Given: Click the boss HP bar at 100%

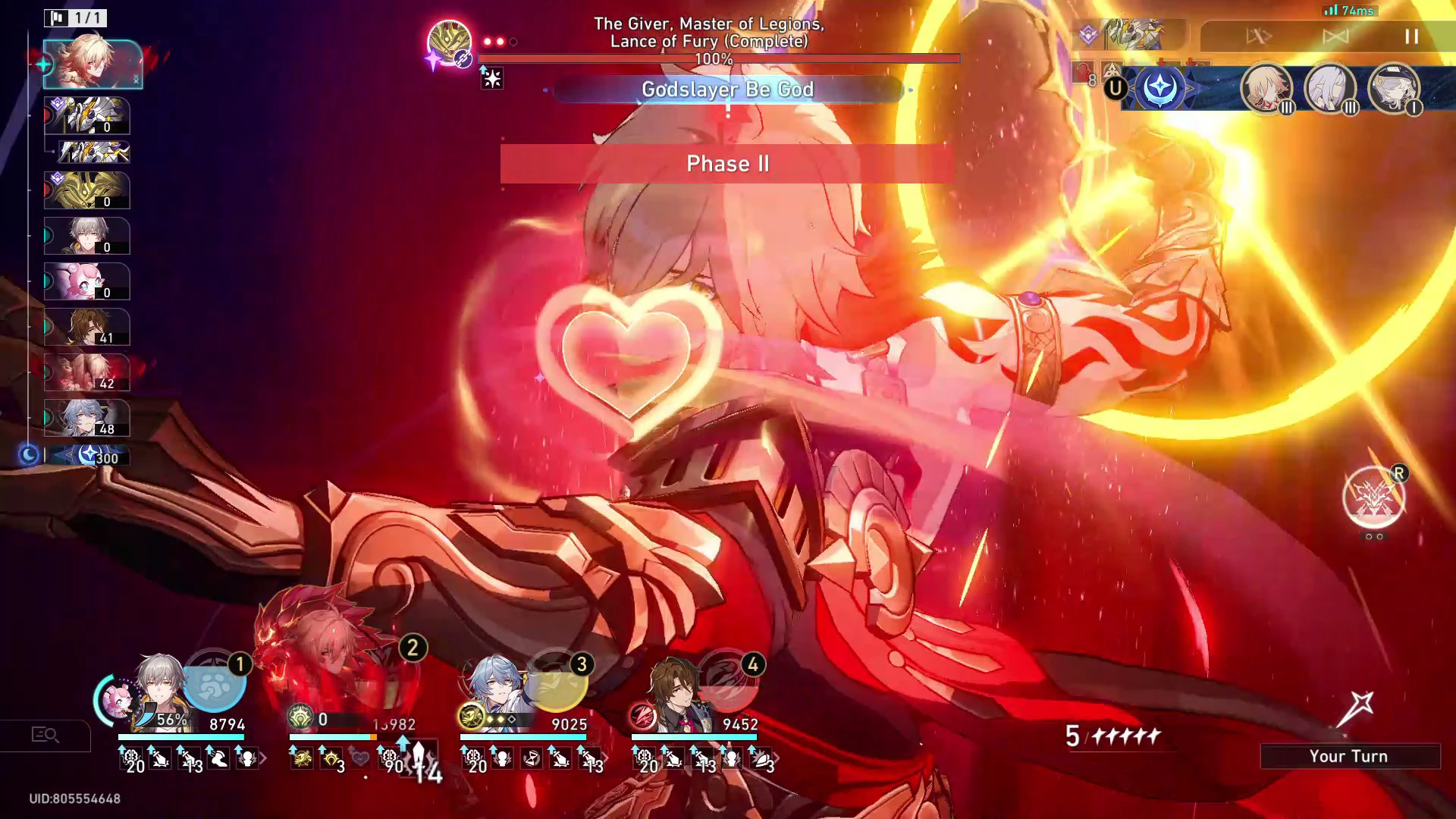Looking at the screenshot, I should pos(719,58).
